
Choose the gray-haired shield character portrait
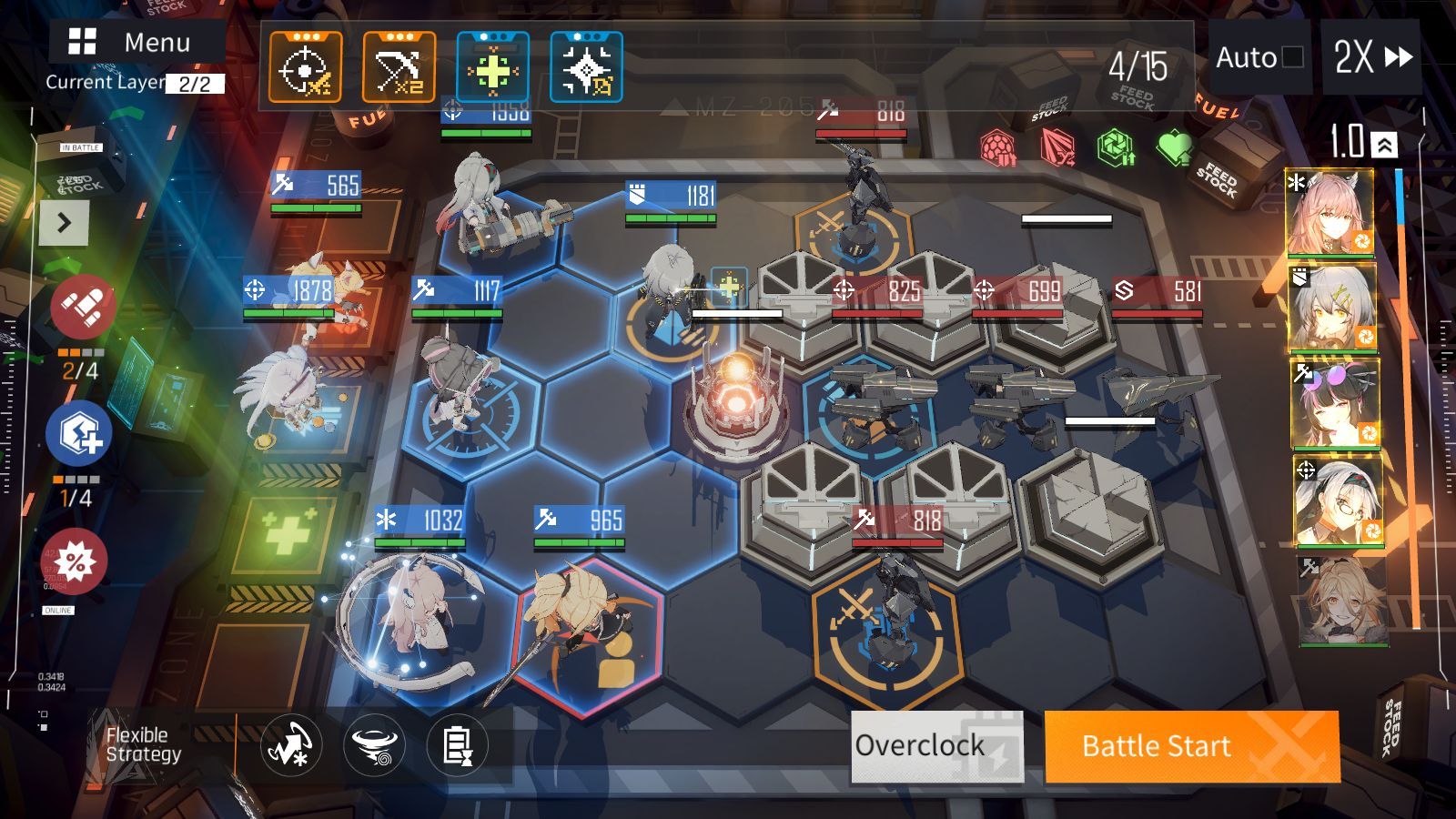[1331, 308]
